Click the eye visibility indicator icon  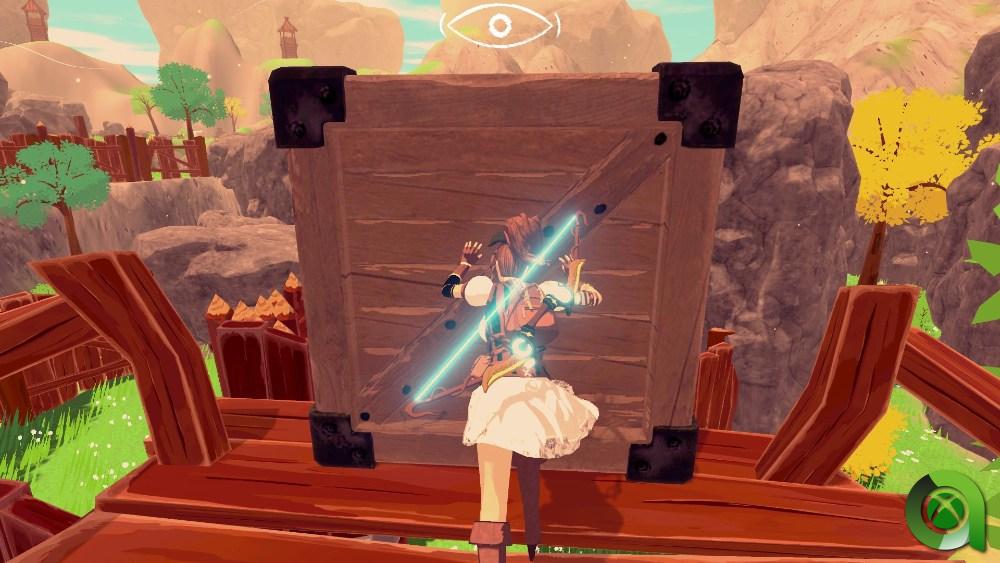499,24
